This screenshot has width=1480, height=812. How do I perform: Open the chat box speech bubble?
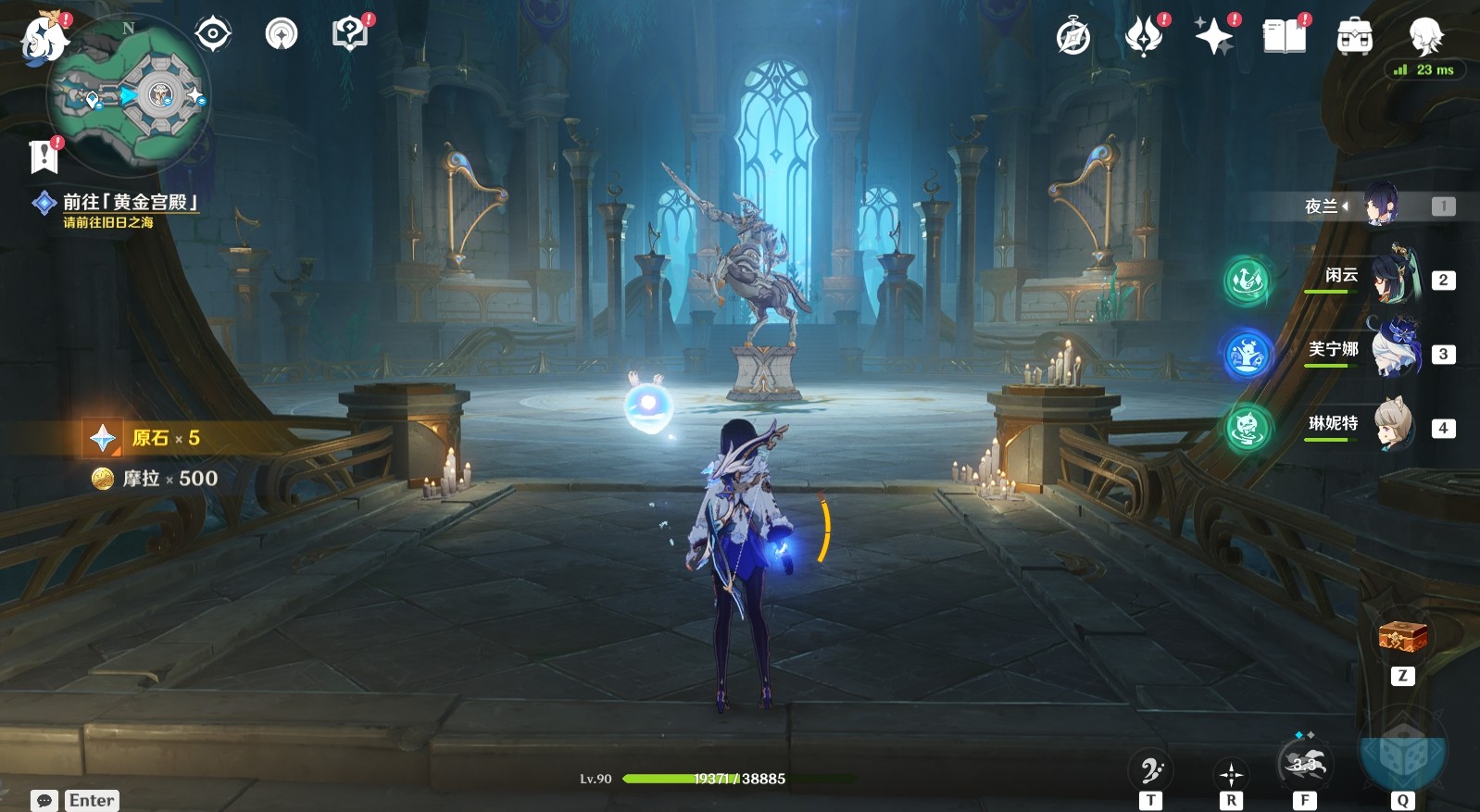pos(44,800)
